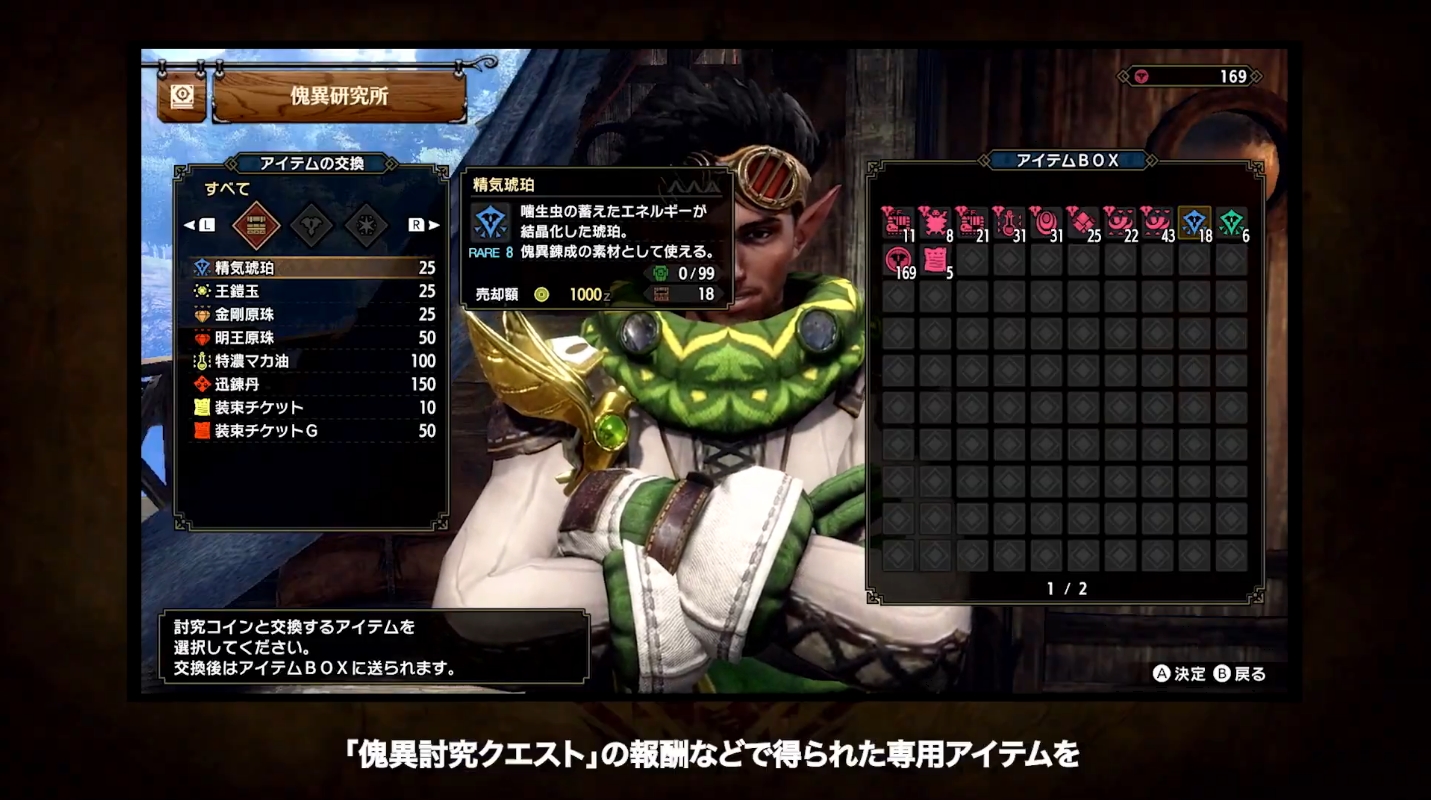1431x800 pixels.
Task: Select the pink splat-shaped item with 8
Action: 935,222
